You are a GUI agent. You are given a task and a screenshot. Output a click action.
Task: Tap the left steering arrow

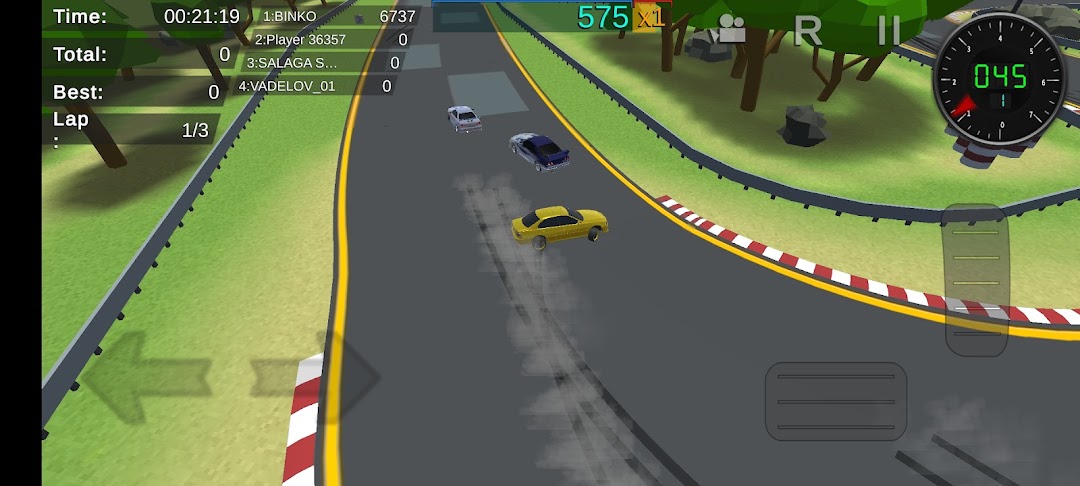pos(145,378)
